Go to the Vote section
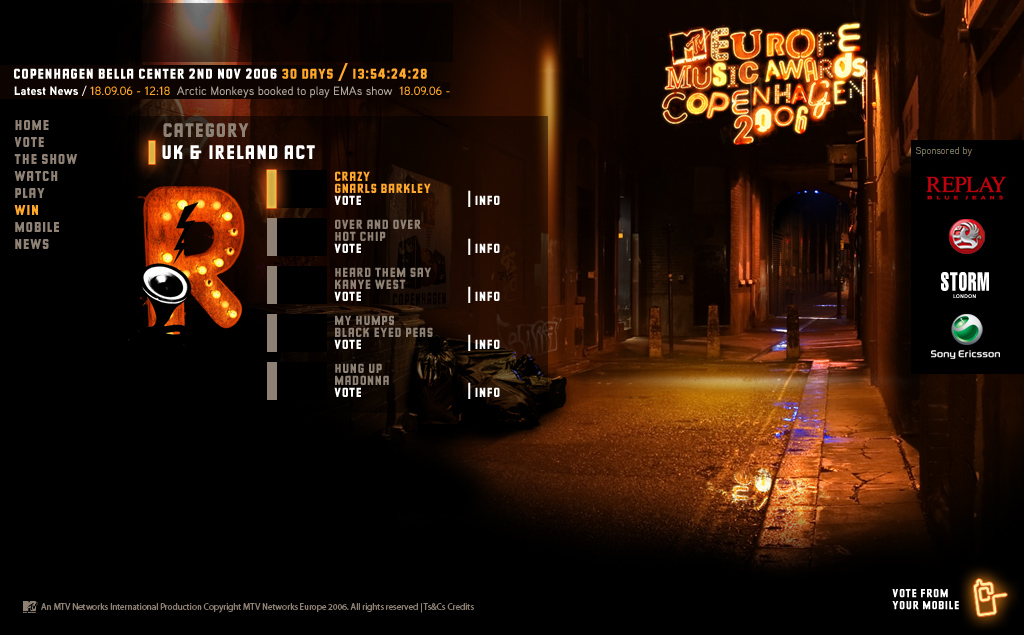The height and width of the screenshot is (635, 1024). coord(29,142)
